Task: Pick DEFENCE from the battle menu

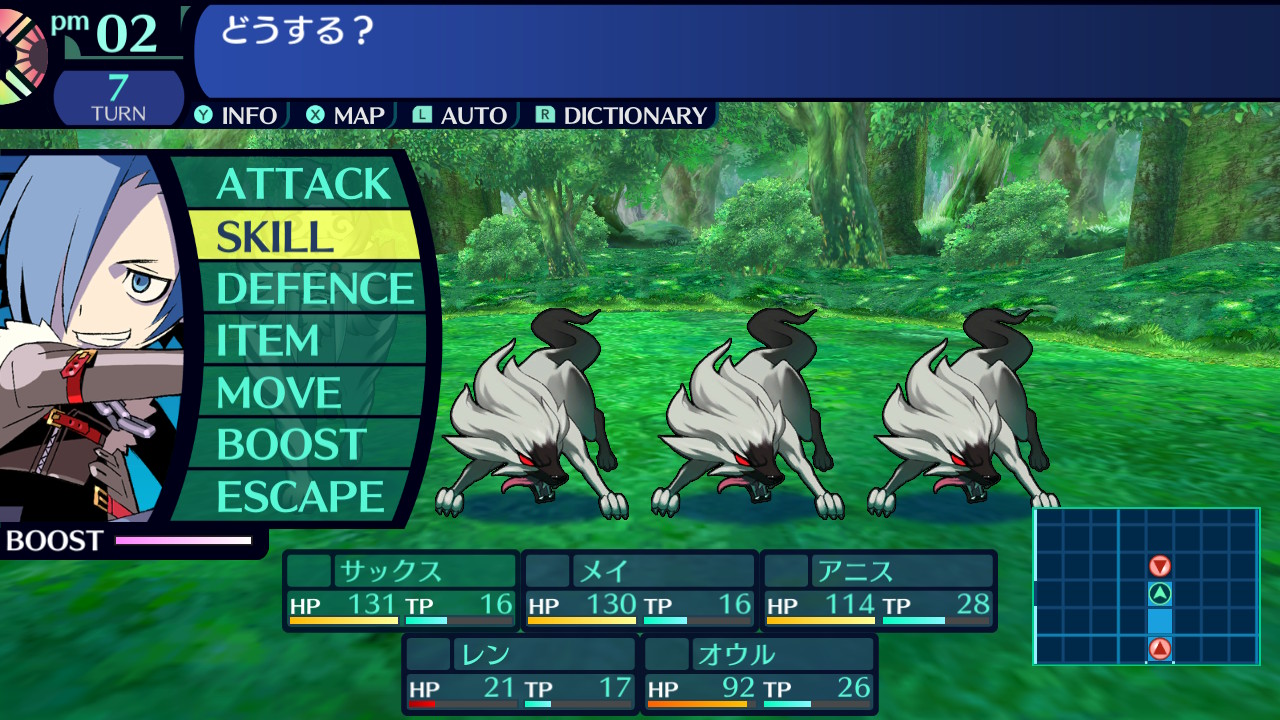Action: [314, 288]
